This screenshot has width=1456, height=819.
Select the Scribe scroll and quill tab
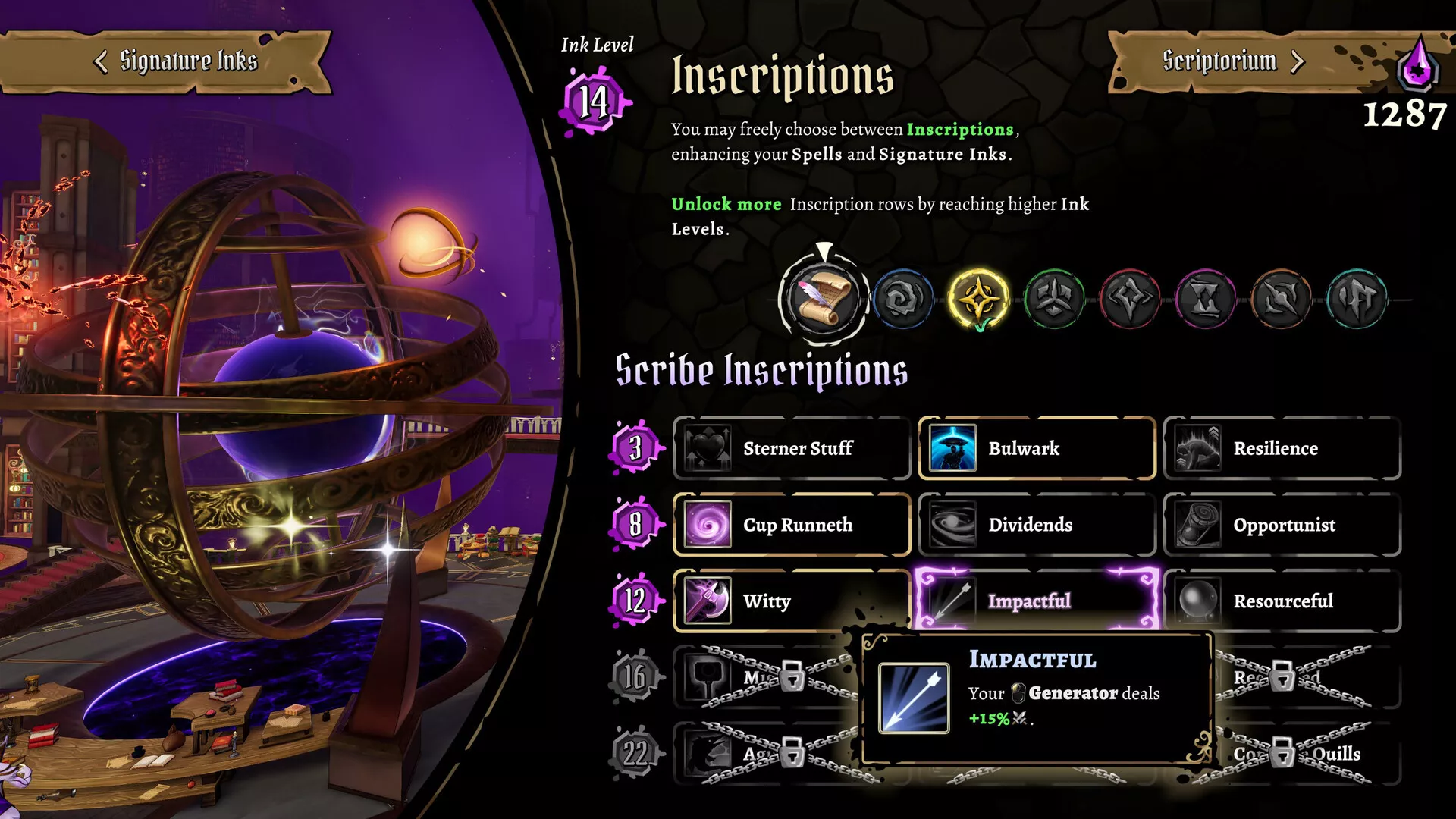[x=824, y=298]
